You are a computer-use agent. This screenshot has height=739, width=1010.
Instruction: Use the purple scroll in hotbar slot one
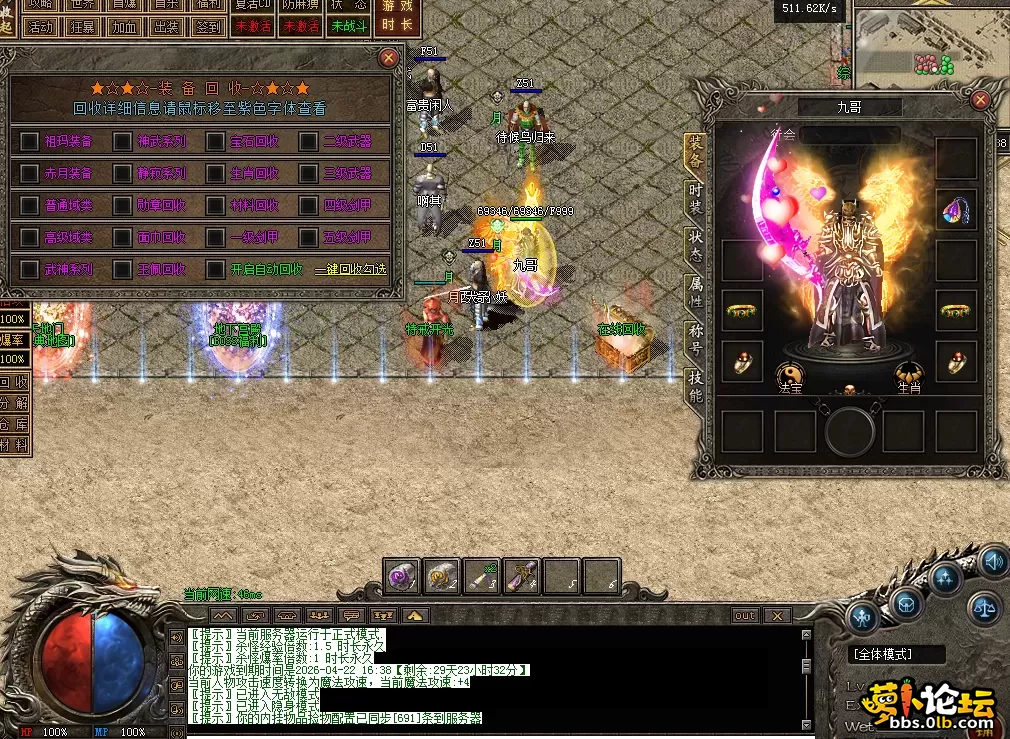tap(403, 576)
